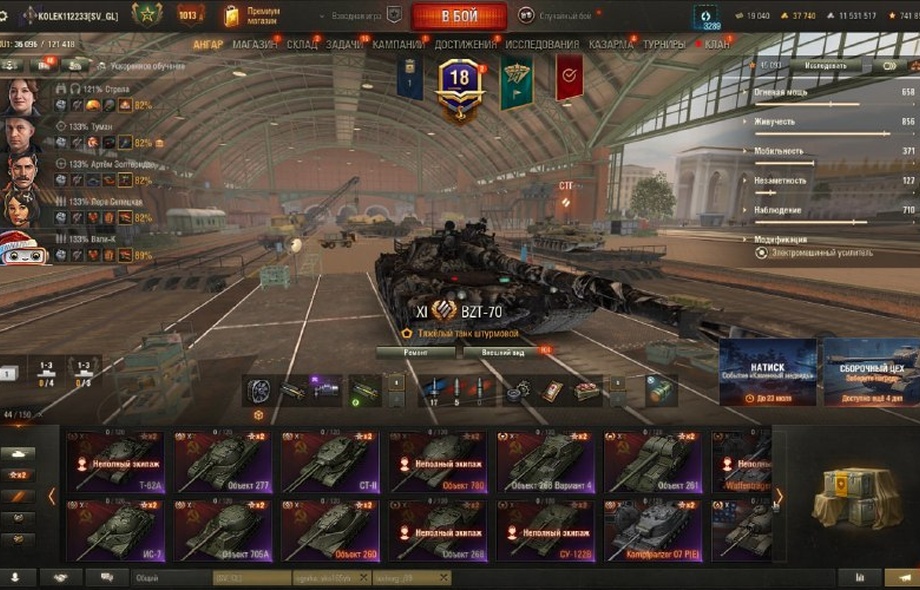Open the level 18 battle pass badge
920x590 pixels.
click(x=459, y=82)
